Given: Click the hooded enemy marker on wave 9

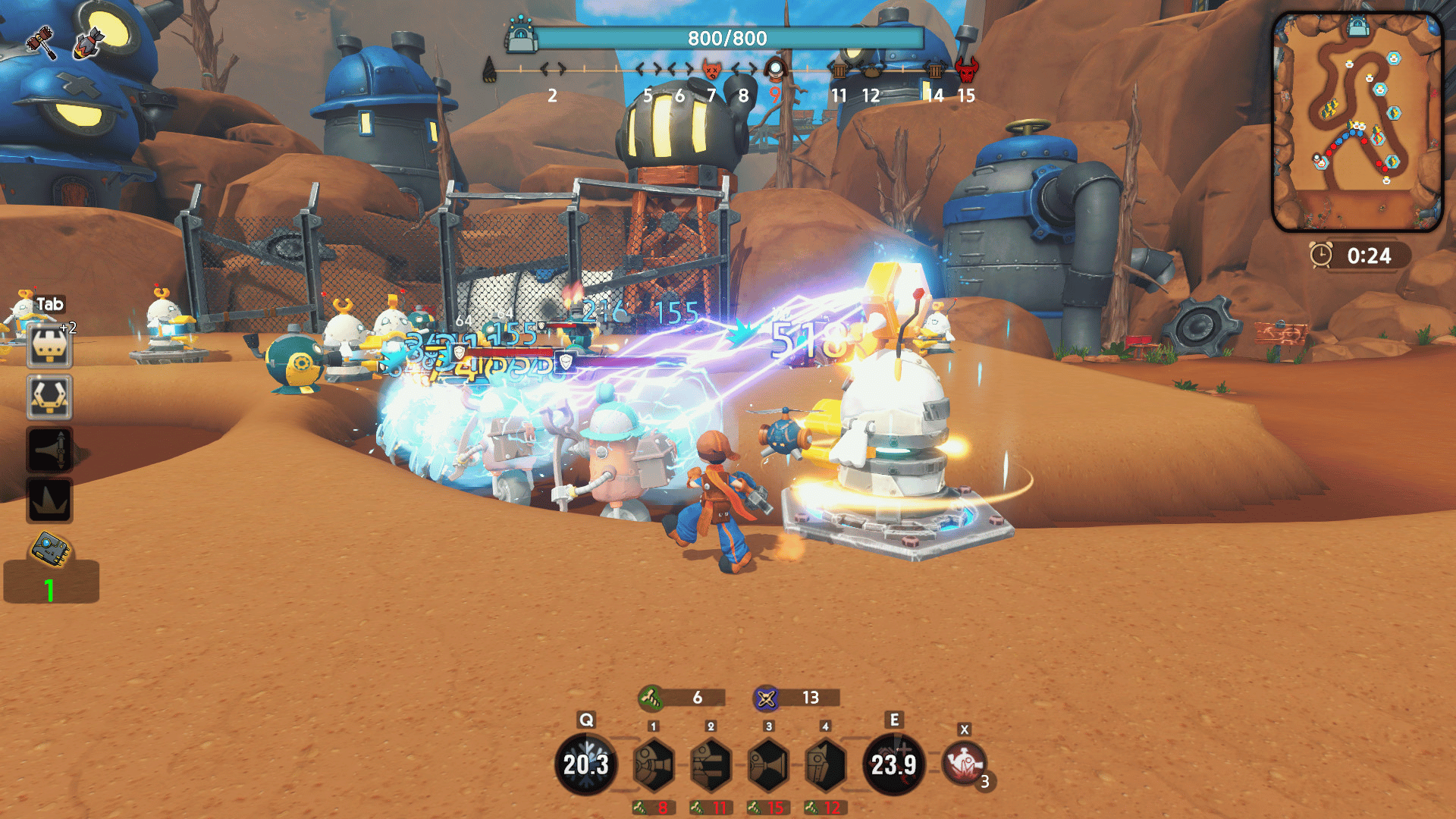Looking at the screenshot, I should (774, 70).
